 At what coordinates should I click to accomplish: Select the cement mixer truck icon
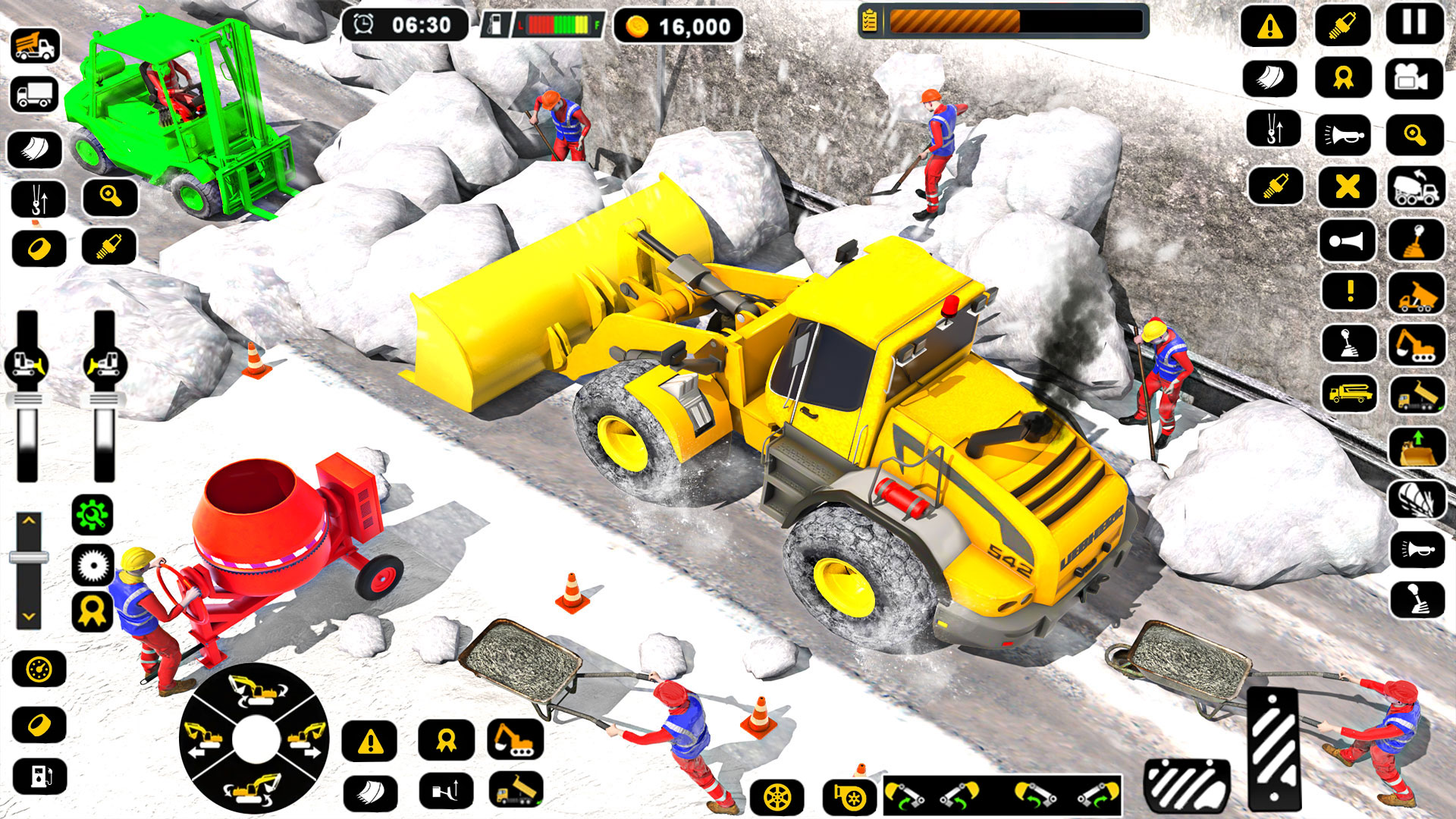click(1414, 187)
